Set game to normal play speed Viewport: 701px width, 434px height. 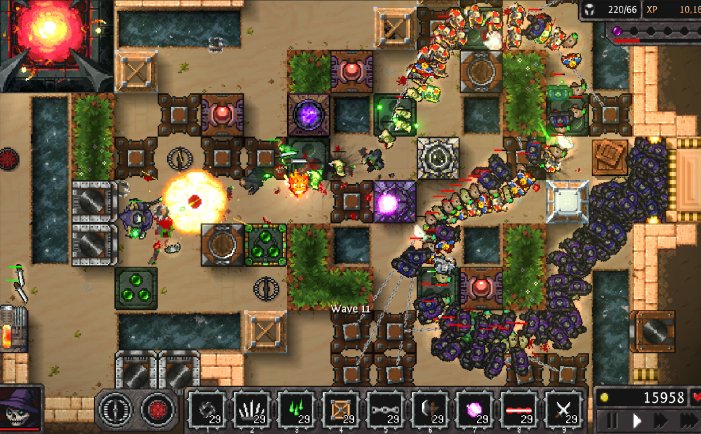636,421
